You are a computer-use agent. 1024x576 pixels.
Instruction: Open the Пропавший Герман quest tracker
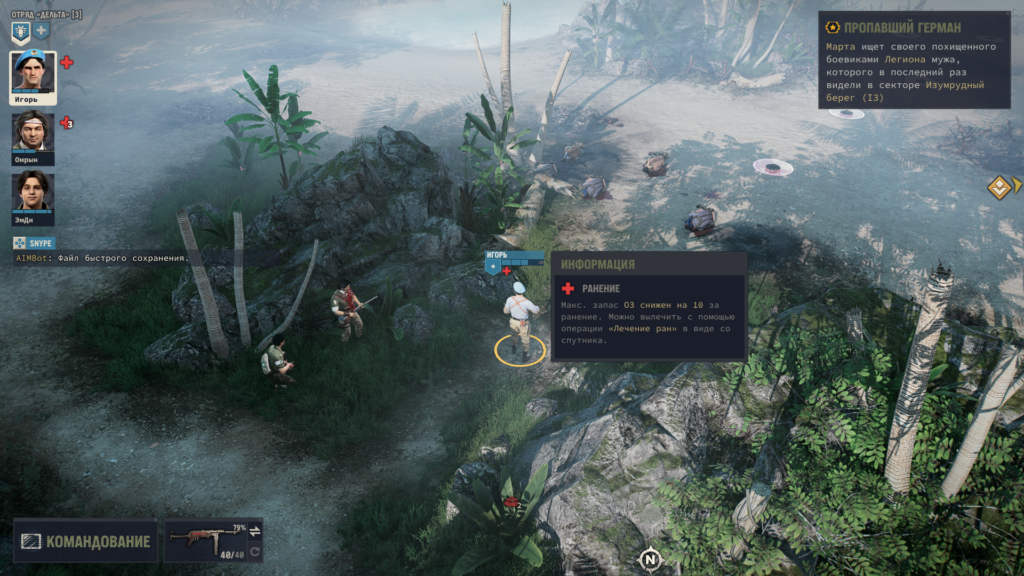(913, 27)
